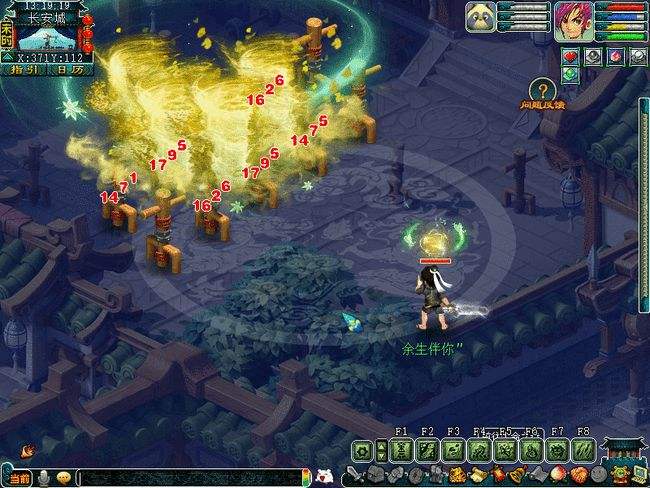Activate the F1 skill slot
Viewport: 650px width, 488px height.
pyautogui.click(x=401, y=450)
